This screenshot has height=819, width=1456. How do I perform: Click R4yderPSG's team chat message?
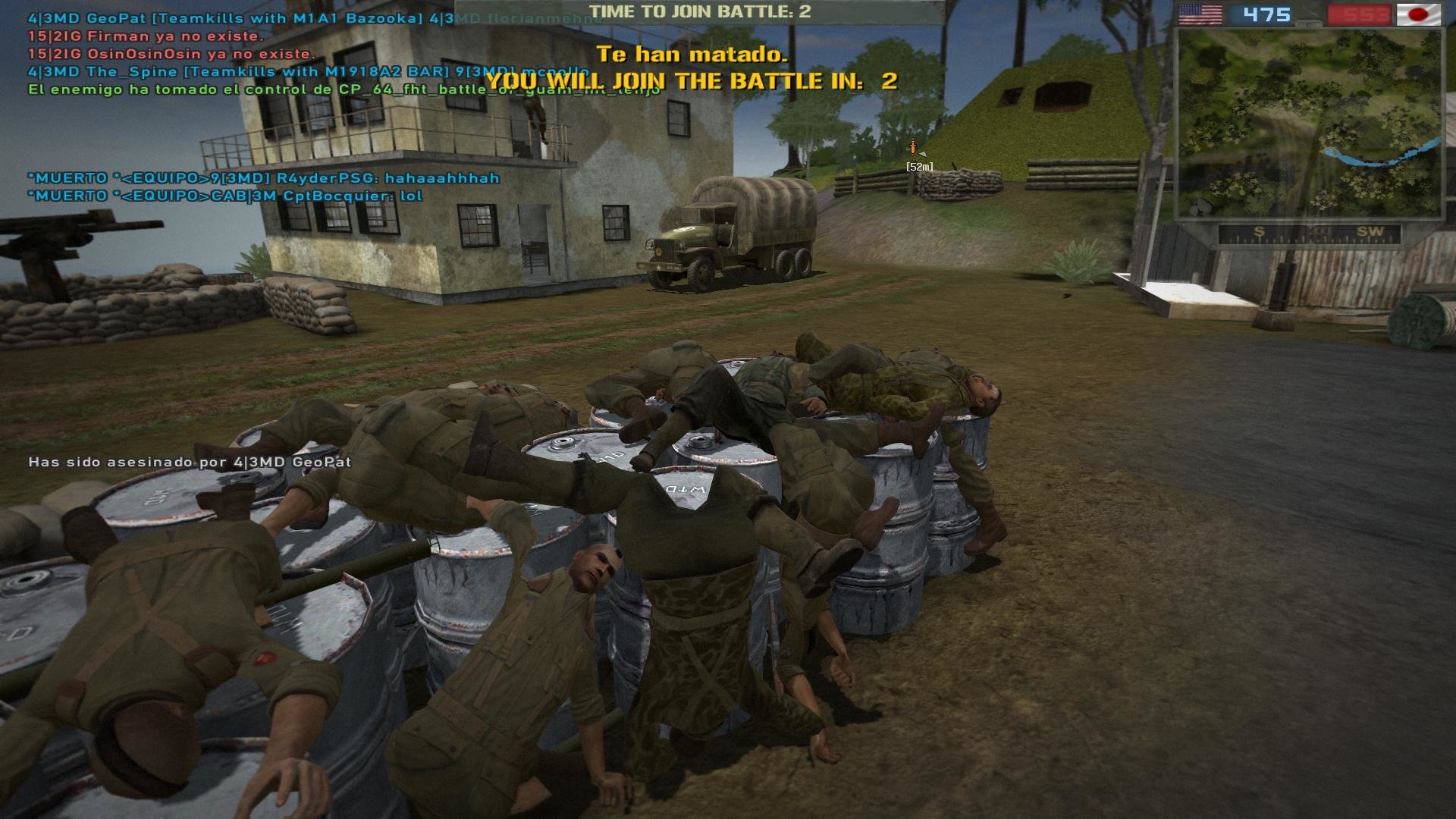click(x=264, y=178)
